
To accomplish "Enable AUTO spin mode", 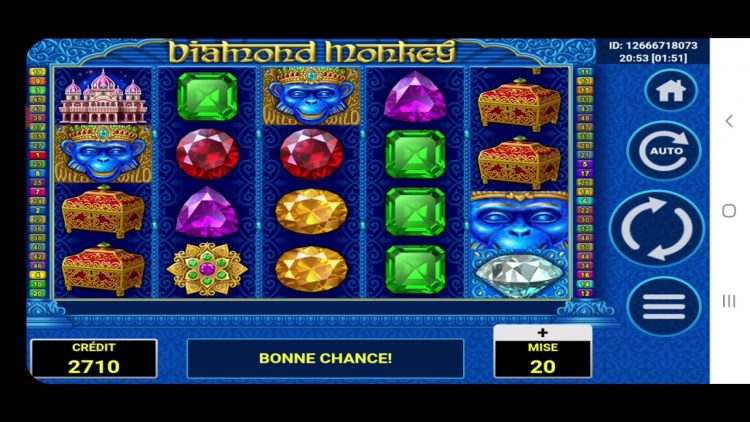I will (665, 152).
